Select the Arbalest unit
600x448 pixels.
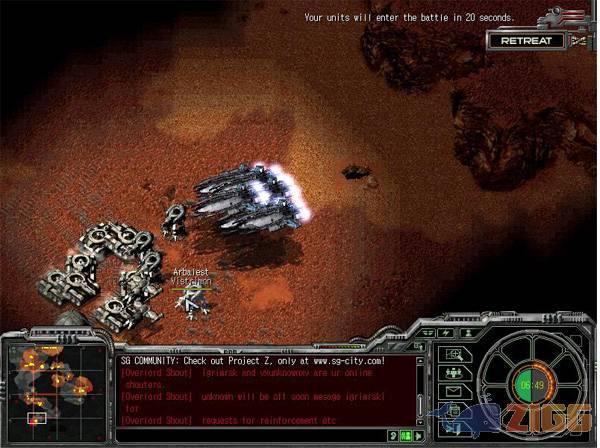click(193, 297)
